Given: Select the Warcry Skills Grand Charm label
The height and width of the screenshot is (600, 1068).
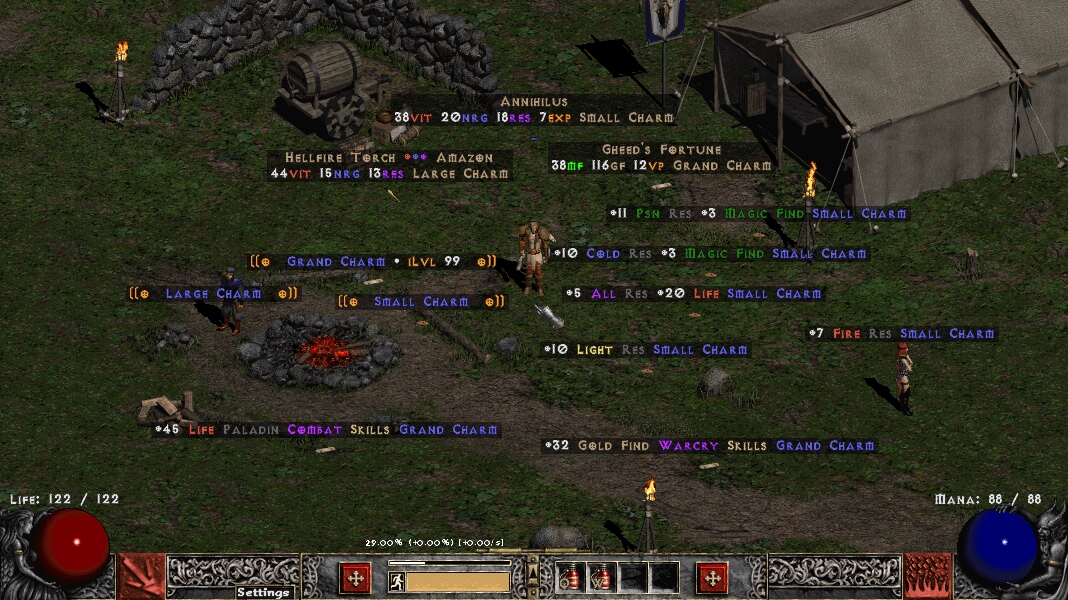Looking at the screenshot, I should [711, 446].
